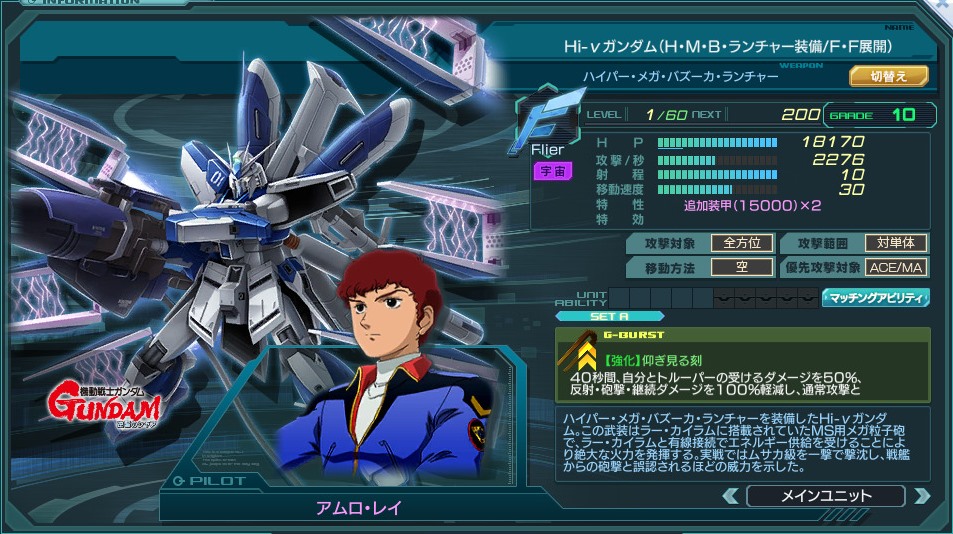This screenshot has height=534, width=953.
Task: Open the マッチングアビリティ matching ability panel
Action: pos(876,297)
